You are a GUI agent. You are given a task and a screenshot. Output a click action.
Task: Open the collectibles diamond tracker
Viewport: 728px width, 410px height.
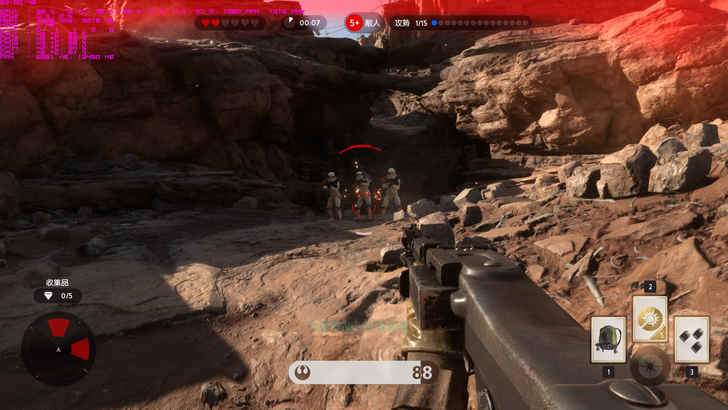[x=58, y=296]
